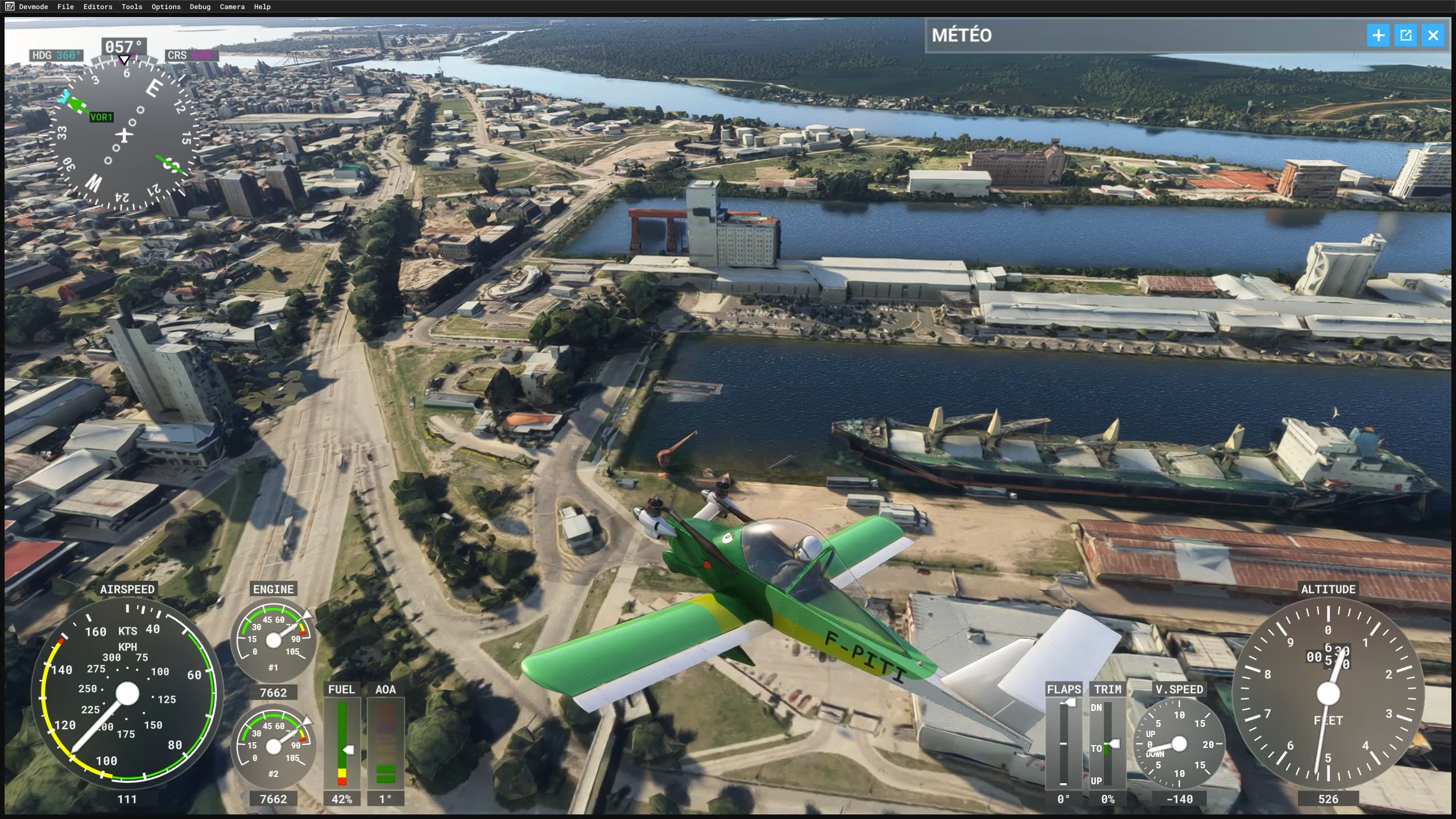Open the Camera menu
Screen dimensions: 1456x819
[x=232, y=7]
